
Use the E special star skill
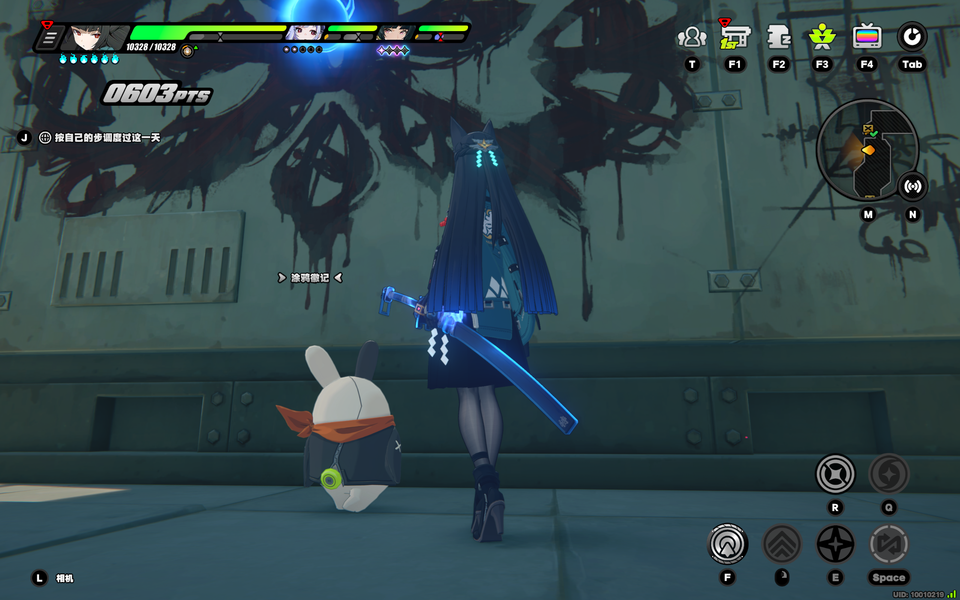pos(835,544)
